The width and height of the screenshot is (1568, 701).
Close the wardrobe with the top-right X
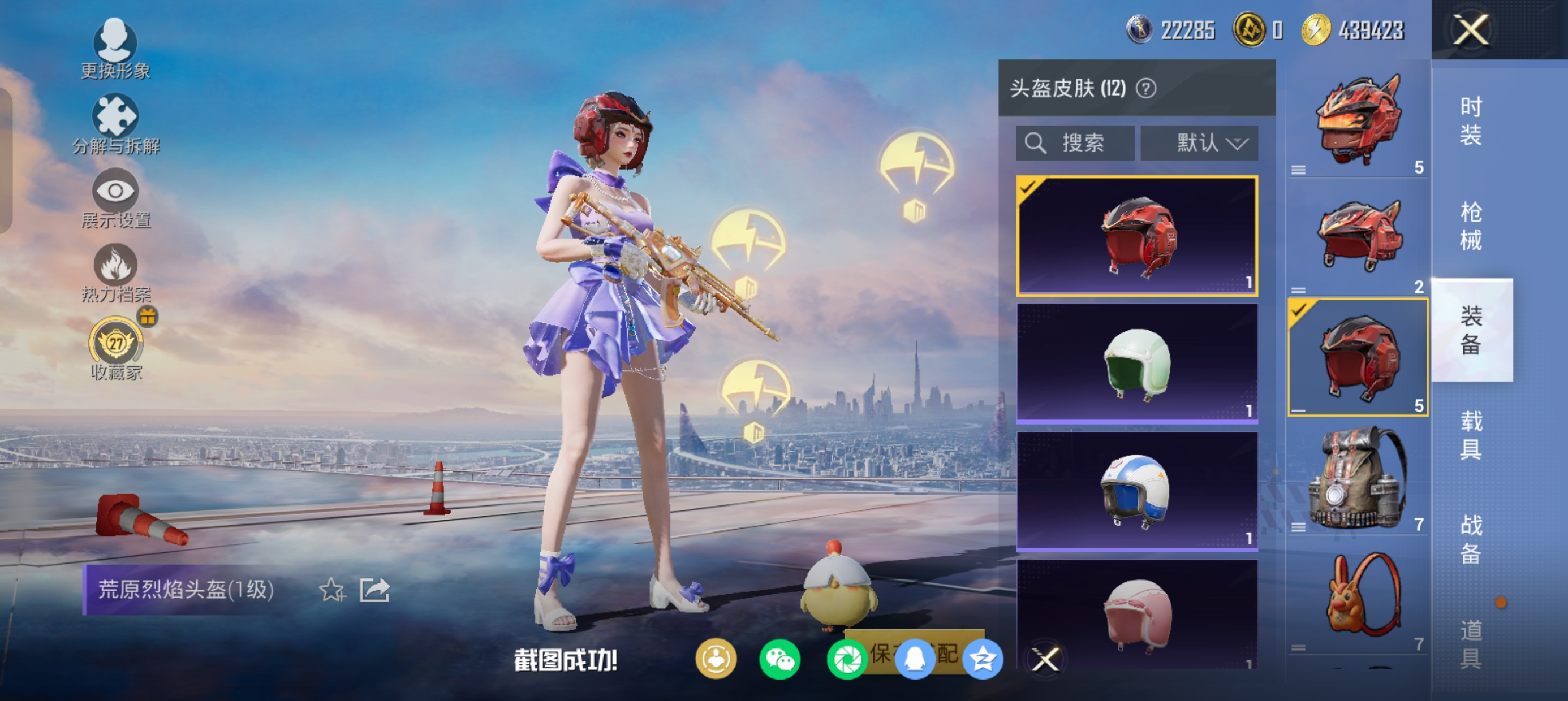pos(1471,30)
